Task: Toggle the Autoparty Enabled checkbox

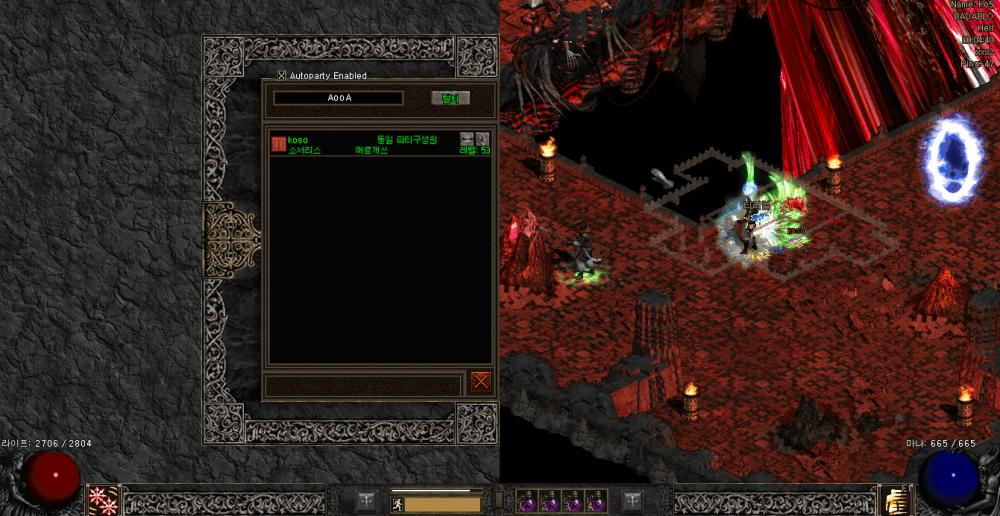Action: point(282,75)
